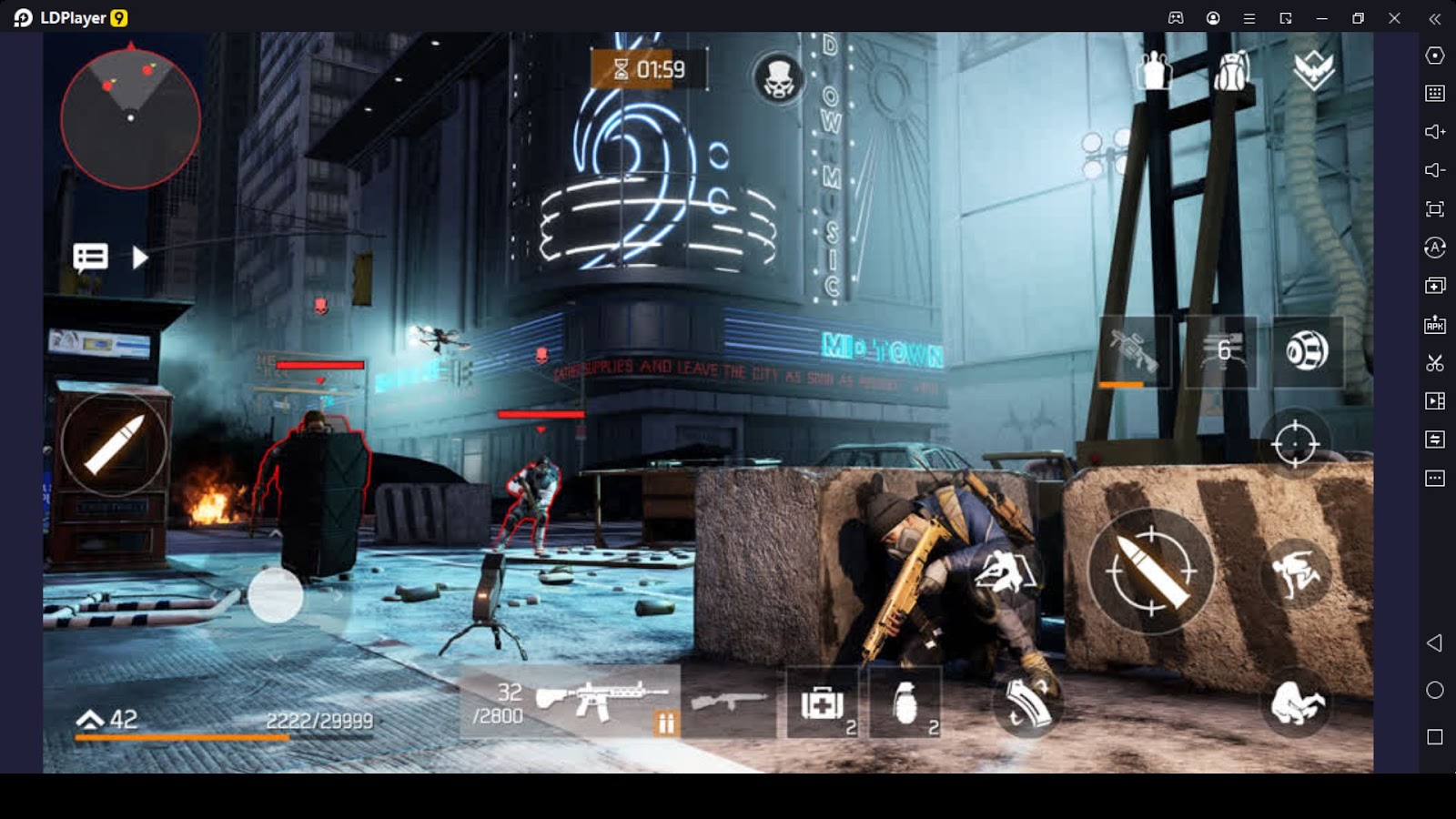Use the skill showing number 6
Screen dimensions: 1456x819
[1222, 352]
